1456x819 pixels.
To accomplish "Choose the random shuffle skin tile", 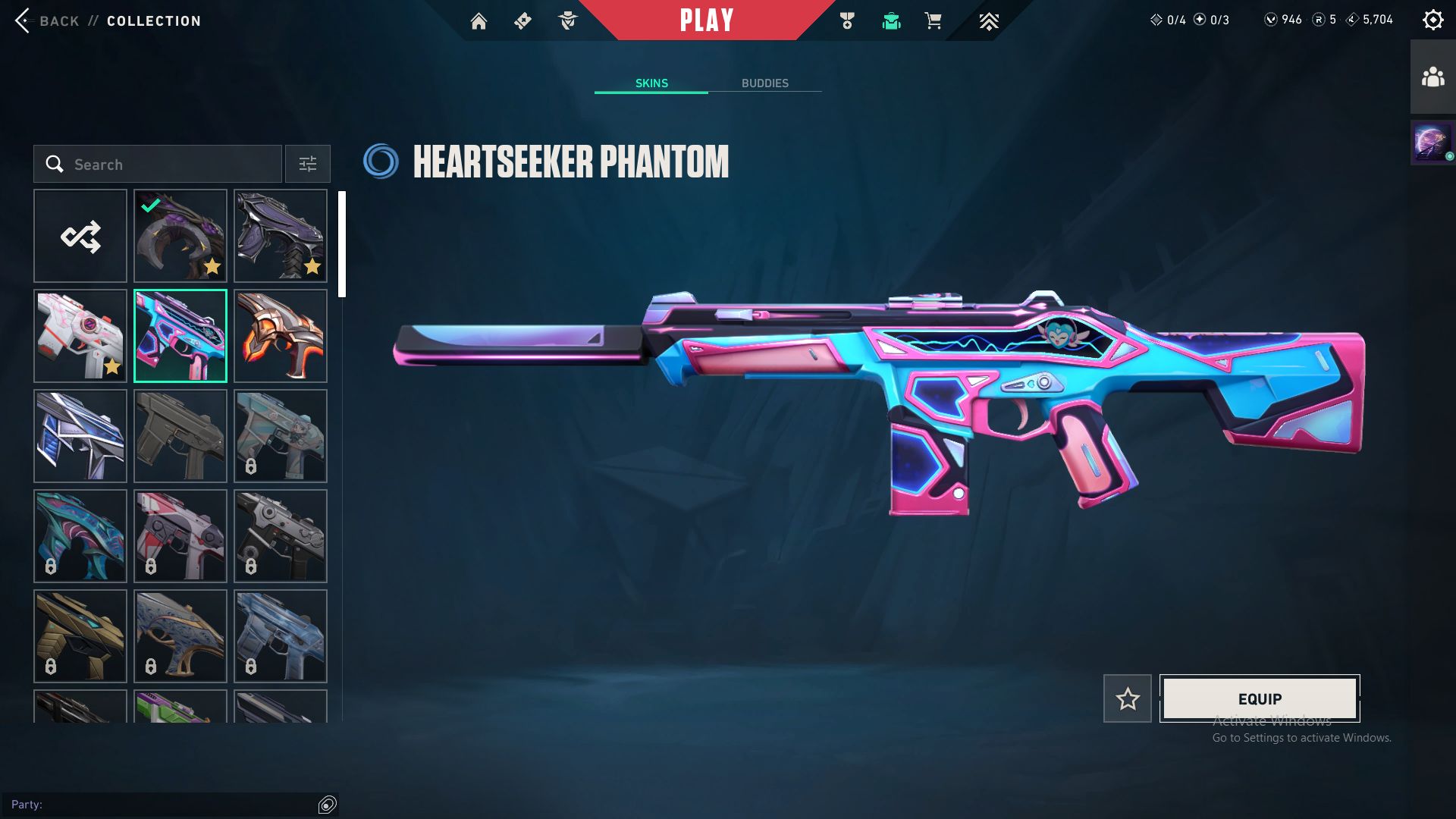I will pos(80,237).
